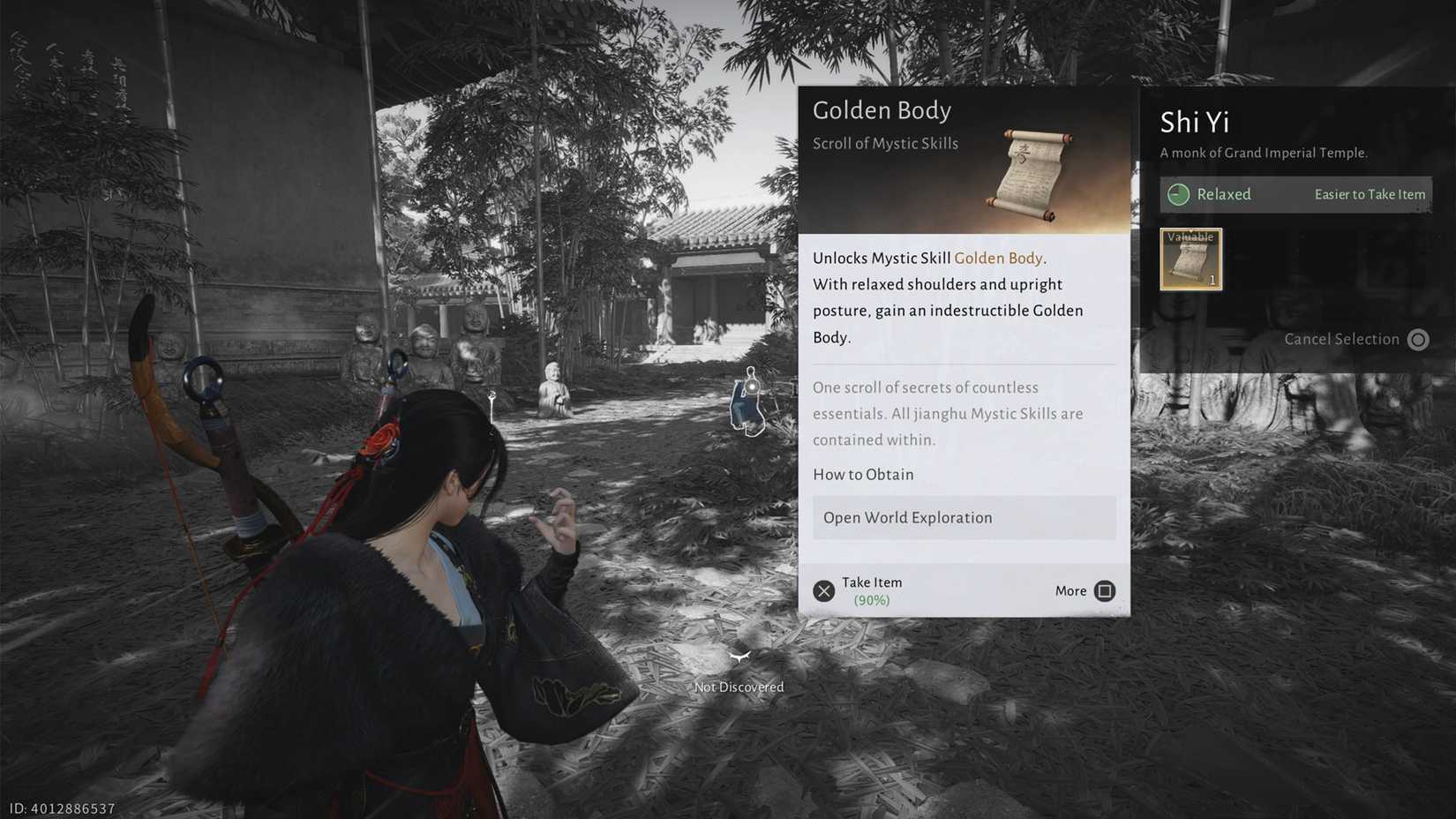The width and height of the screenshot is (1456, 819).
Task: Click the How to Obtain section header
Action: point(863,474)
